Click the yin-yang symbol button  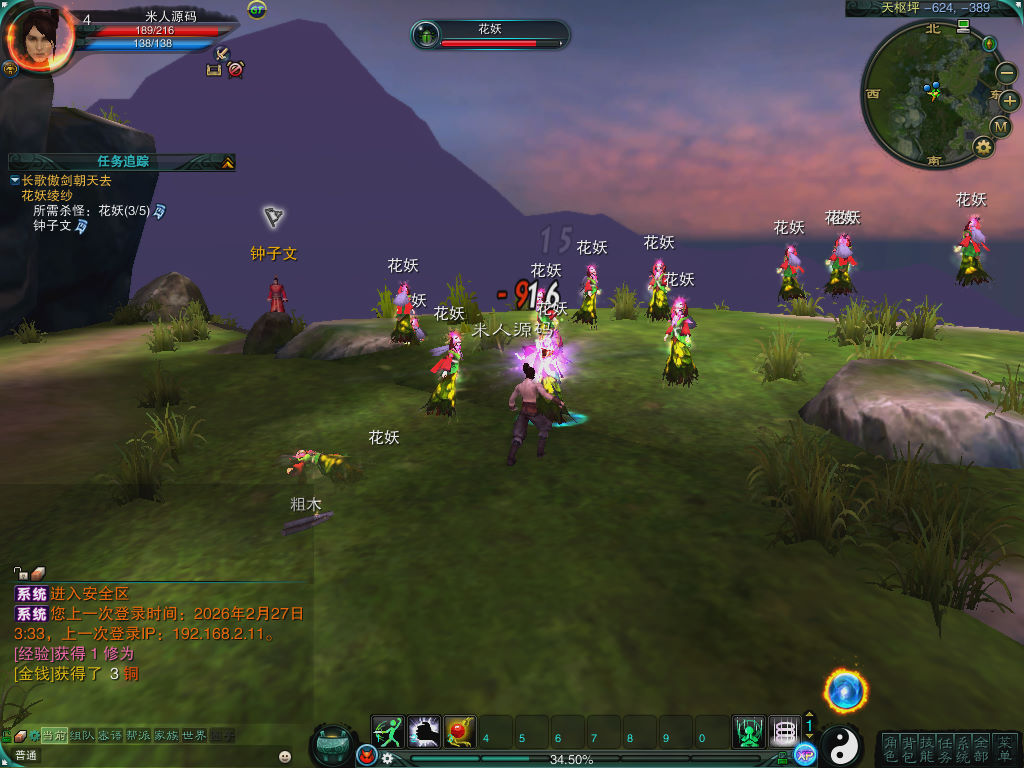tap(841, 744)
